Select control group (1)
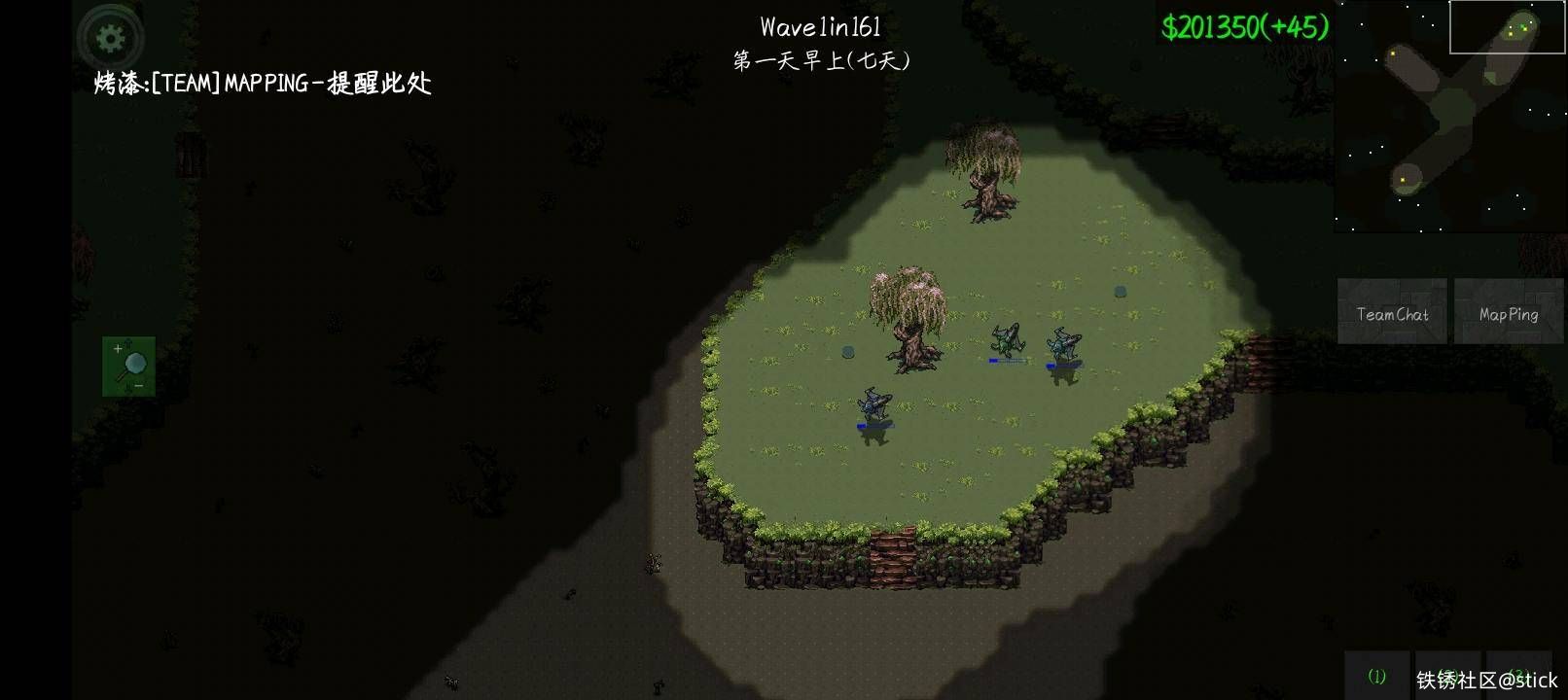Image resolution: width=1568 pixels, height=700 pixels. [1376, 676]
